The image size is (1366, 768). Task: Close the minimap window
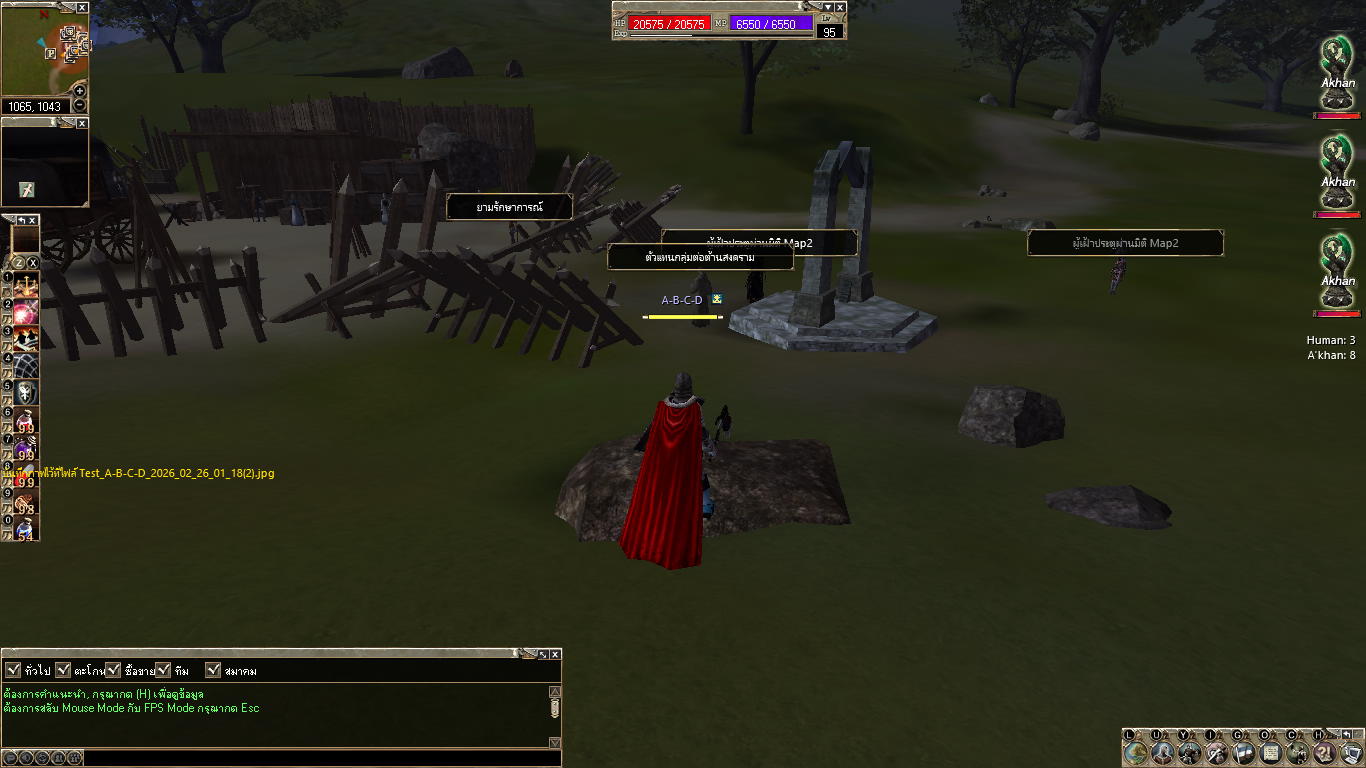(x=82, y=8)
